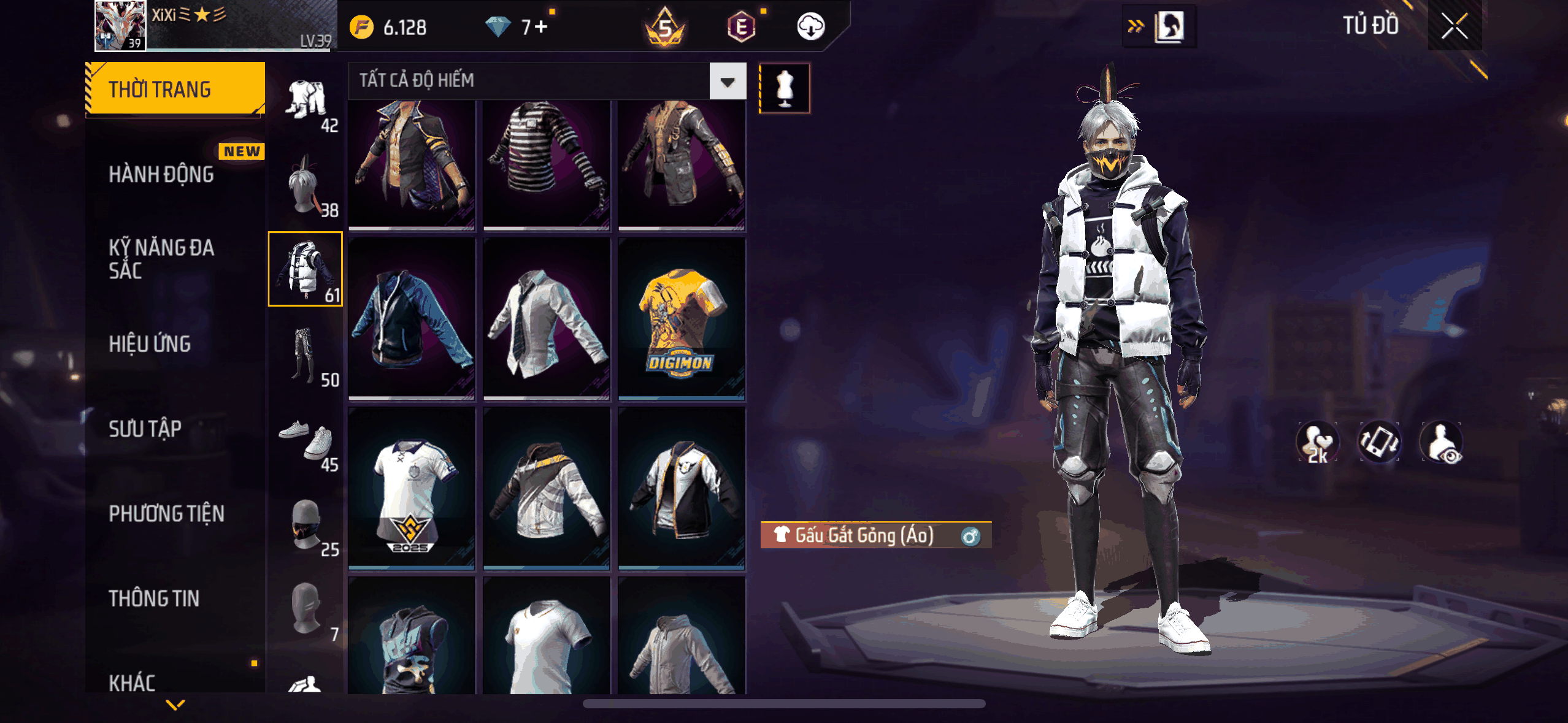1568x723 pixels.
Task: Expand the Tất Cả Độ Hiếm rarity dropdown
Action: tap(728, 81)
